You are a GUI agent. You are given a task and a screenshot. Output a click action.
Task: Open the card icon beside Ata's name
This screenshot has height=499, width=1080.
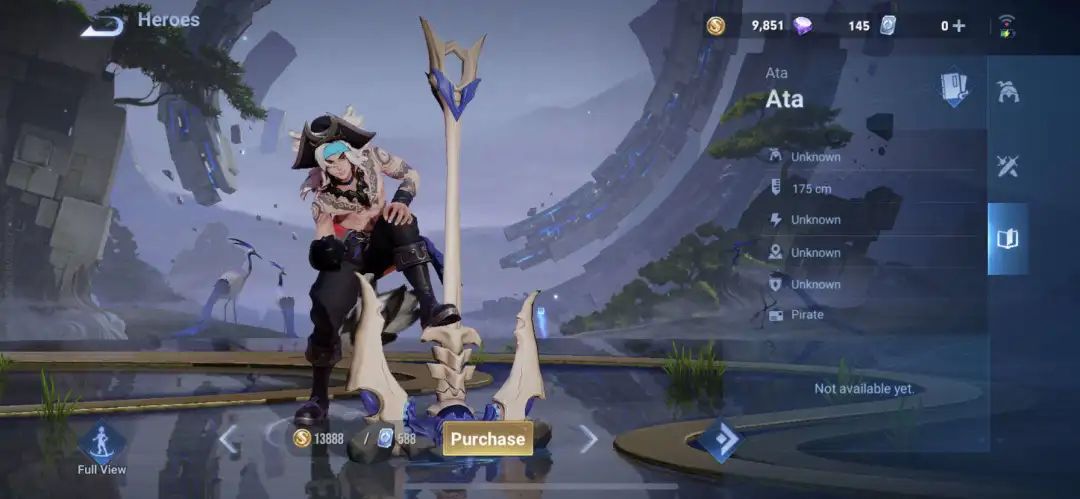pos(954,88)
